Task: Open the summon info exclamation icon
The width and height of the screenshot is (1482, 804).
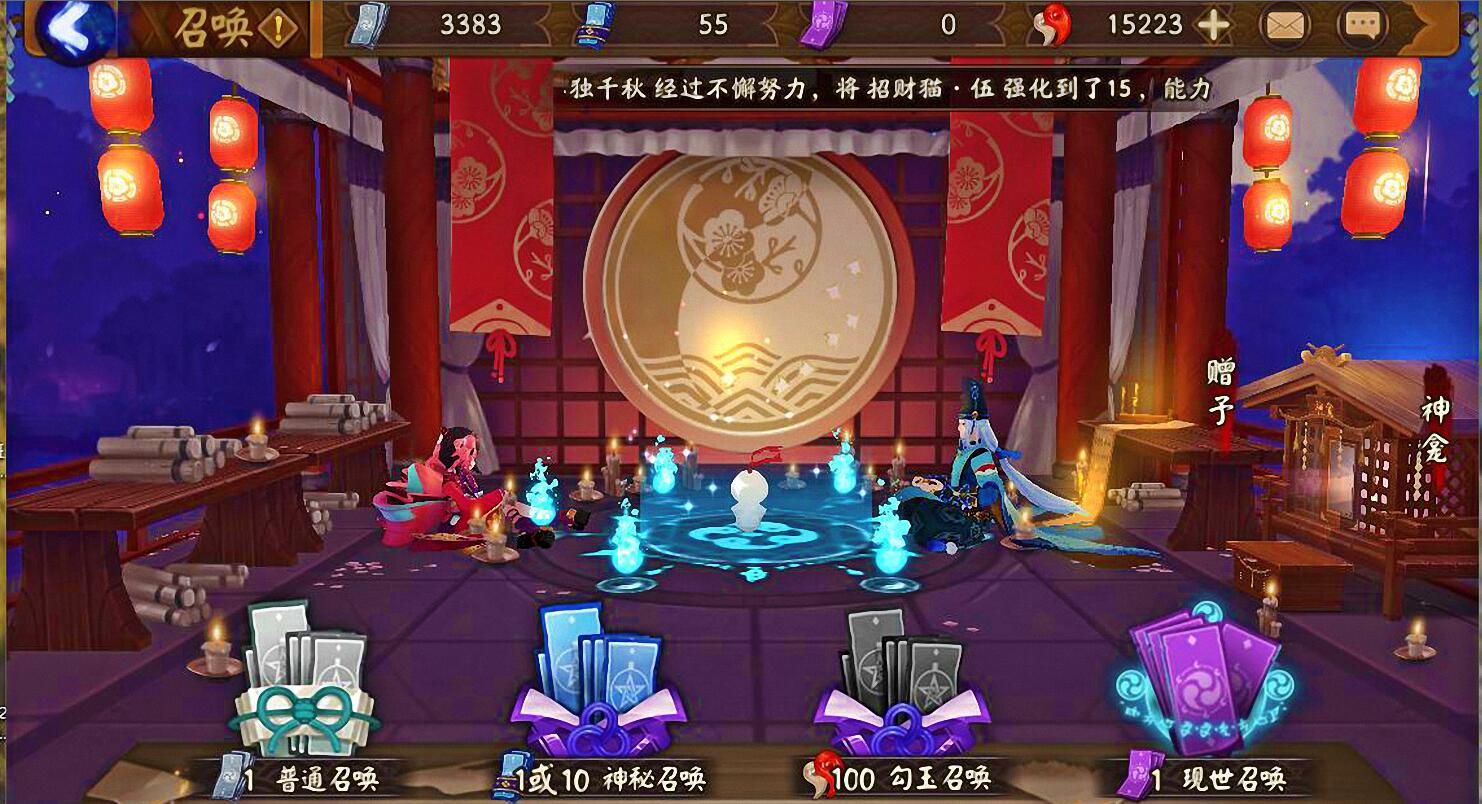Action: coord(279,30)
